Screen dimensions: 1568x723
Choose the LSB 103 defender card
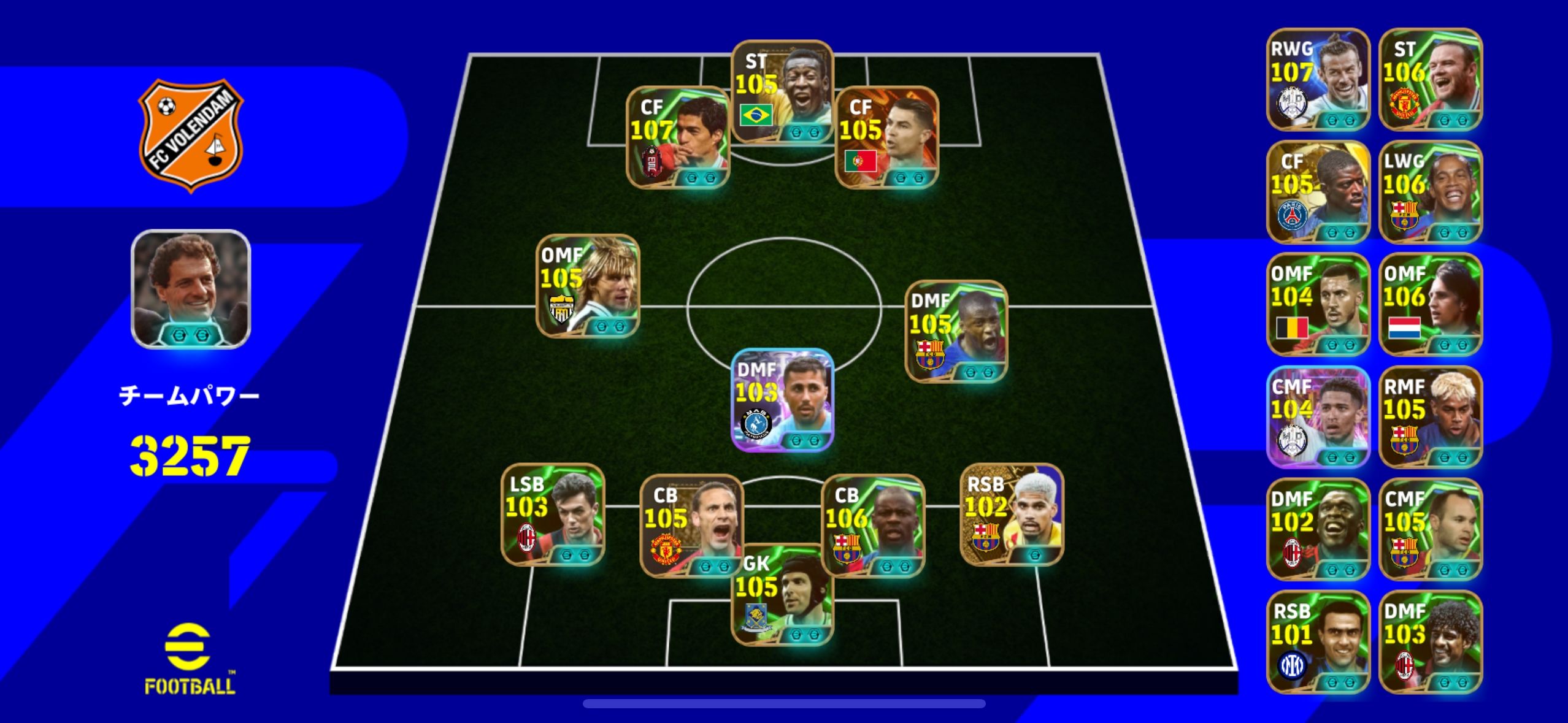[553, 514]
